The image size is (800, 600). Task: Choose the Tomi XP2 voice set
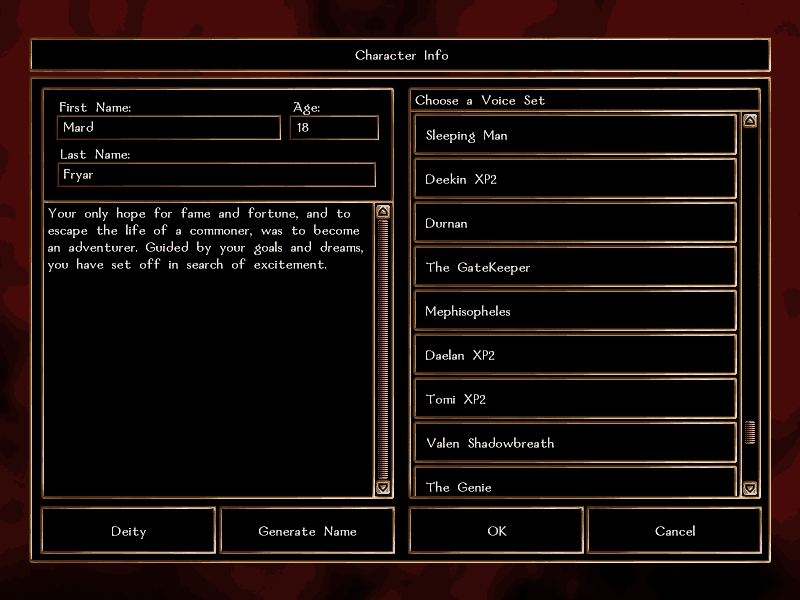click(575, 399)
